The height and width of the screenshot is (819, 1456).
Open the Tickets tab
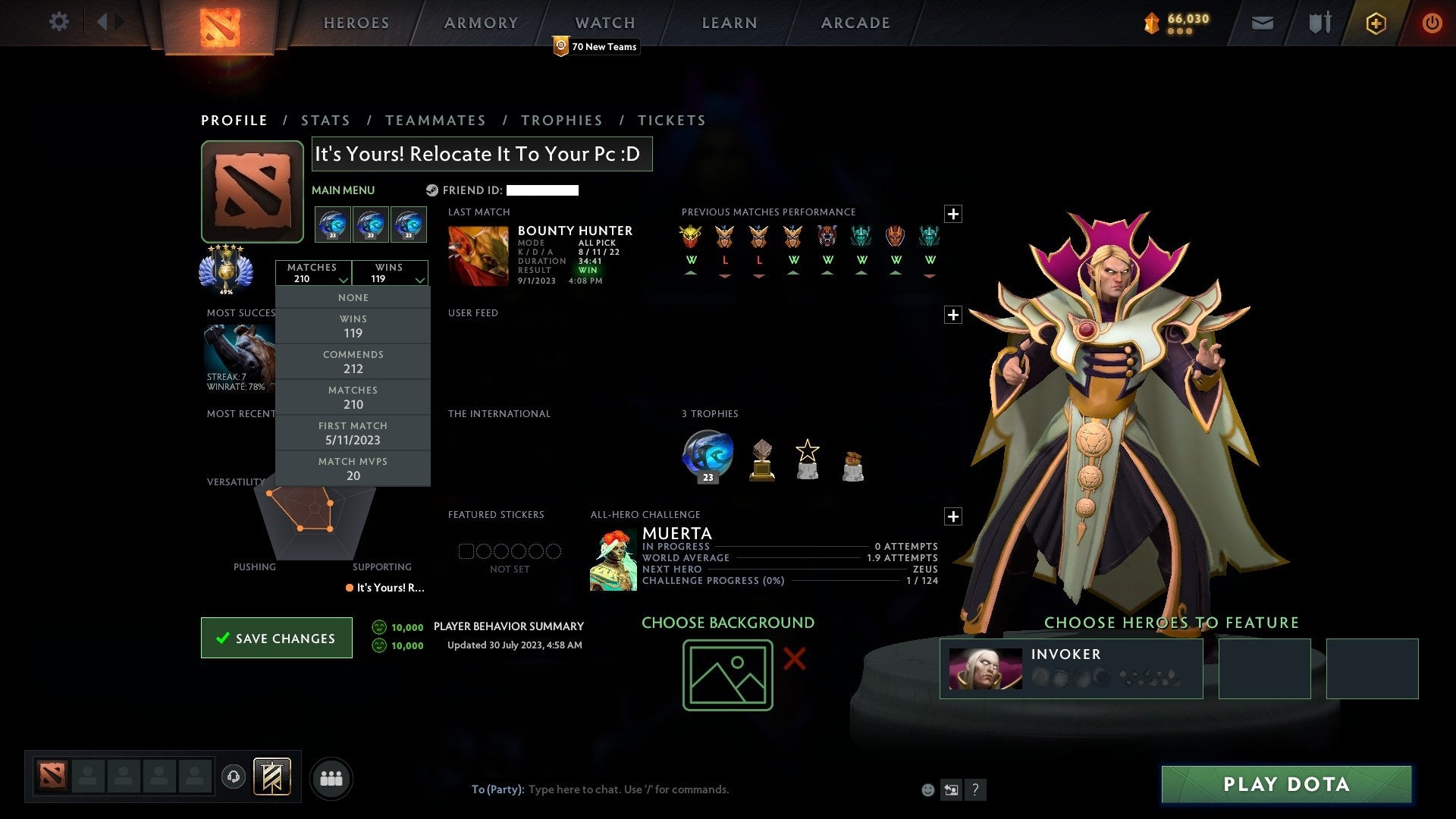(671, 121)
